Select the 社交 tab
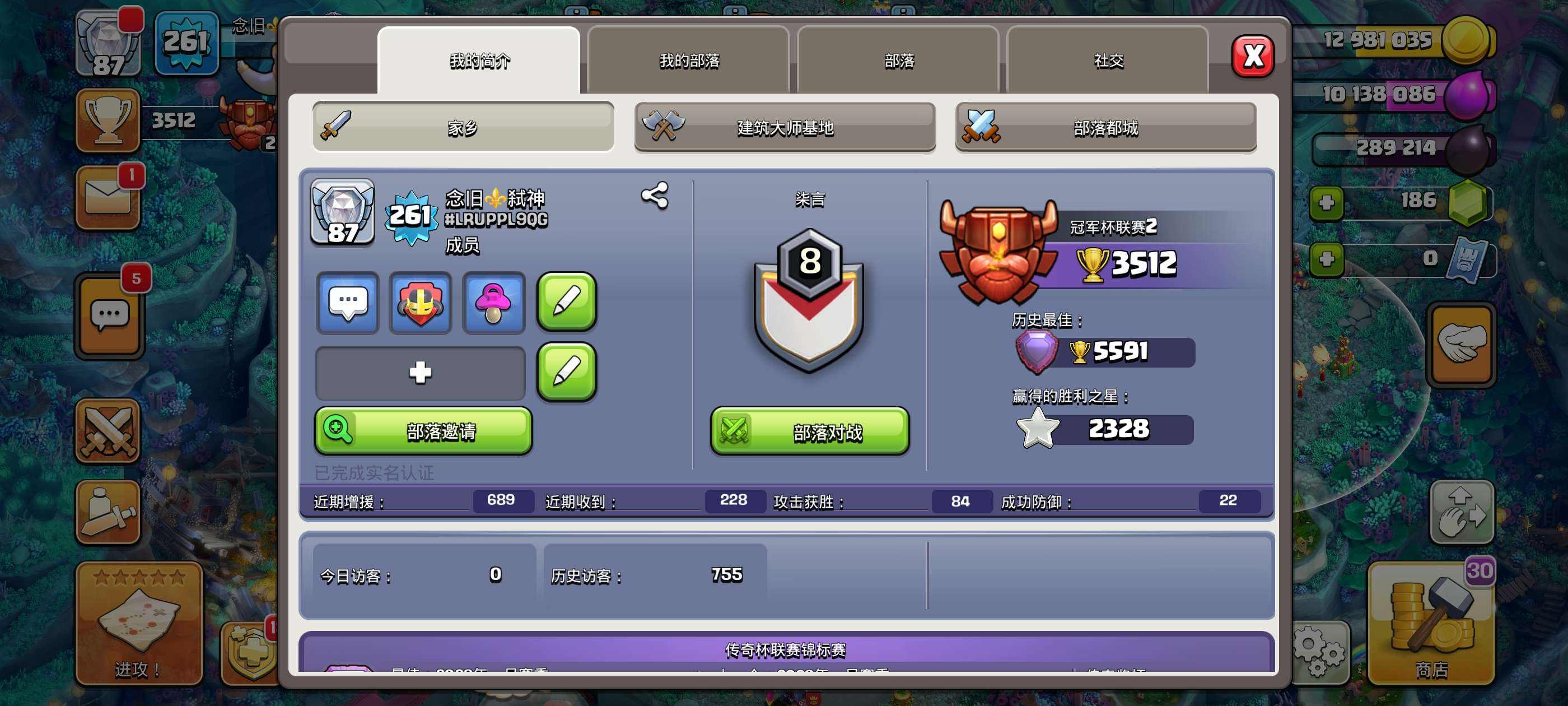The width and height of the screenshot is (1568, 706). (x=1108, y=61)
